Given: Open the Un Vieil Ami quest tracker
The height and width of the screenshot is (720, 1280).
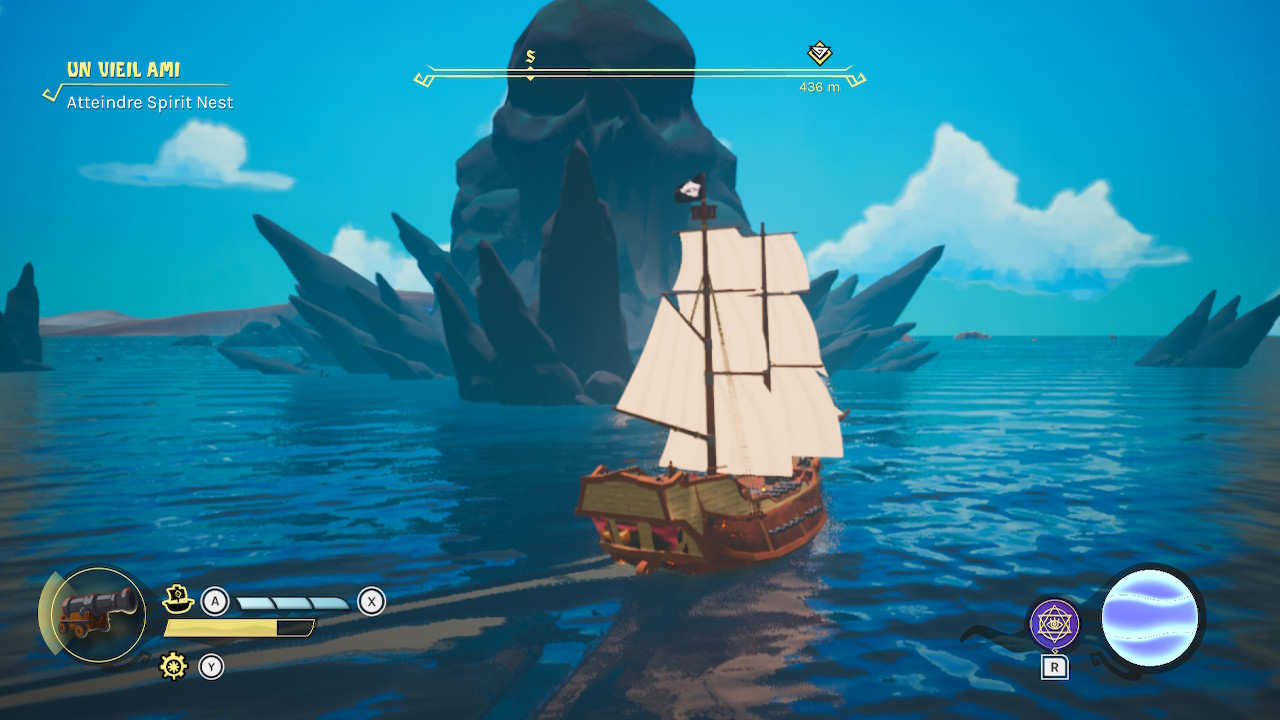Looking at the screenshot, I should tap(123, 70).
